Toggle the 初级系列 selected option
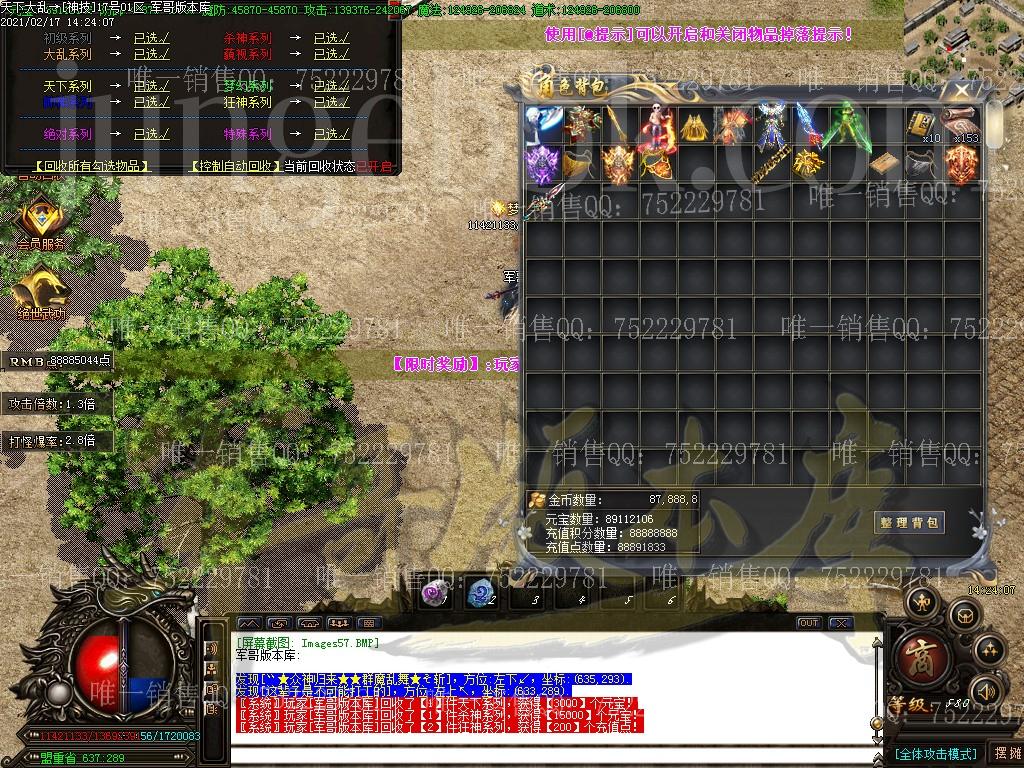Screen dimensions: 1024x768 (x=151, y=39)
